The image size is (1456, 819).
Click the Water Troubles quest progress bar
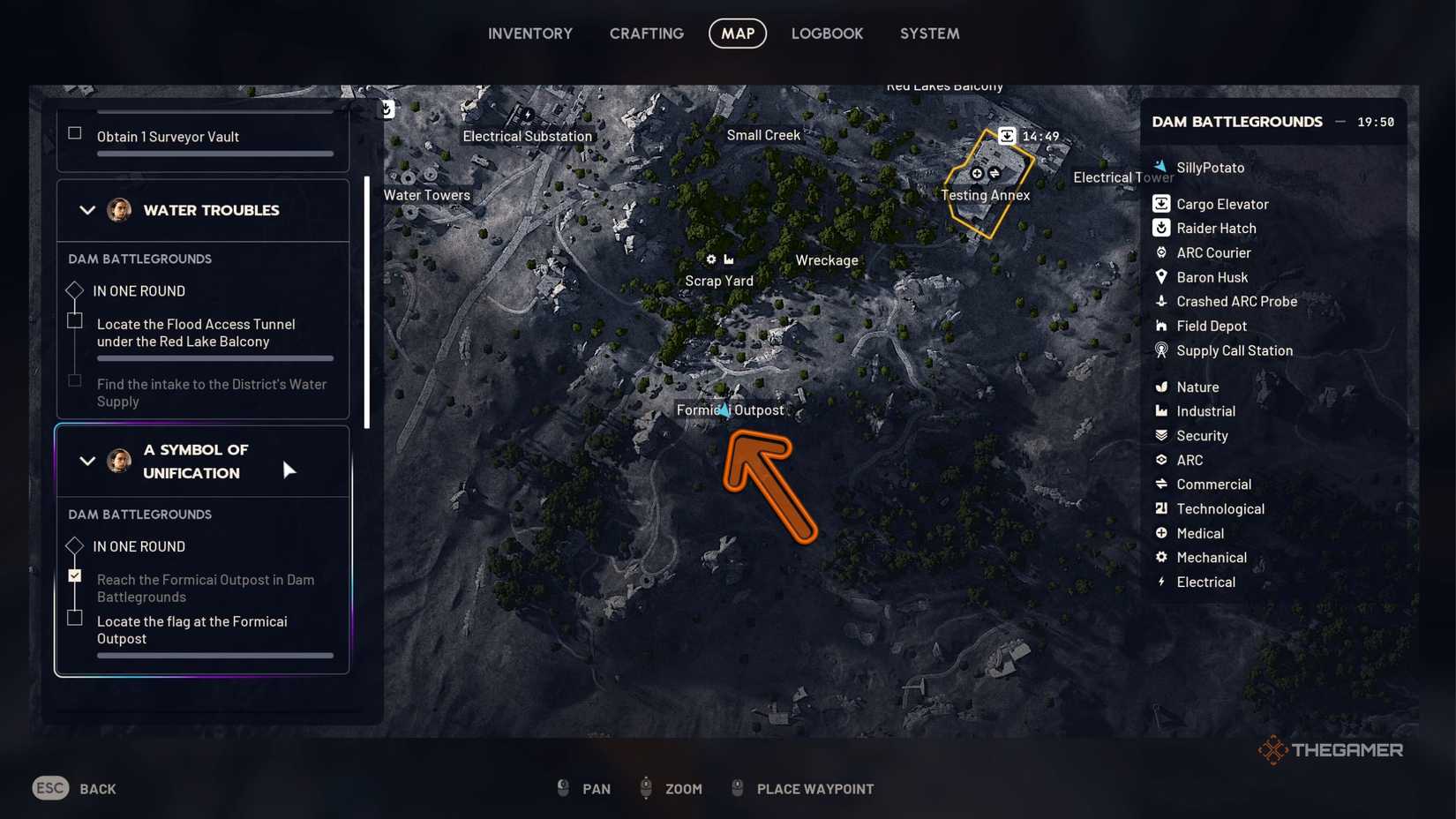point(214,358)
